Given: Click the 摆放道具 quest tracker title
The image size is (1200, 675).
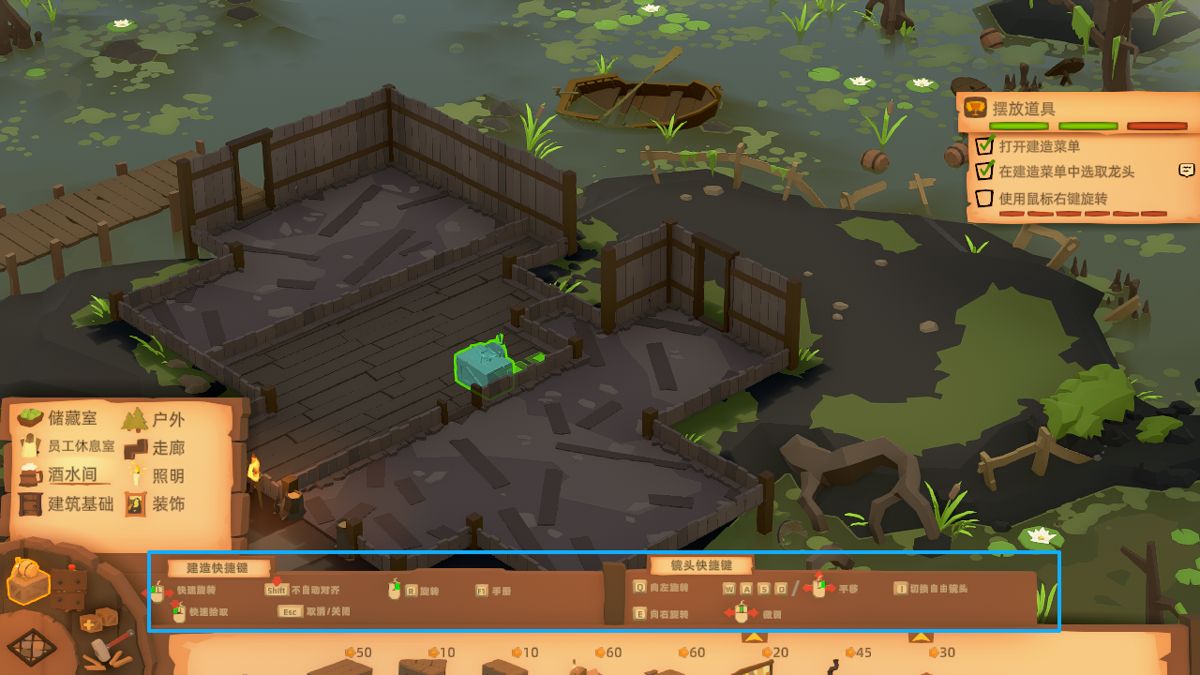Looking at the screenshot, I should point(1025,108).
